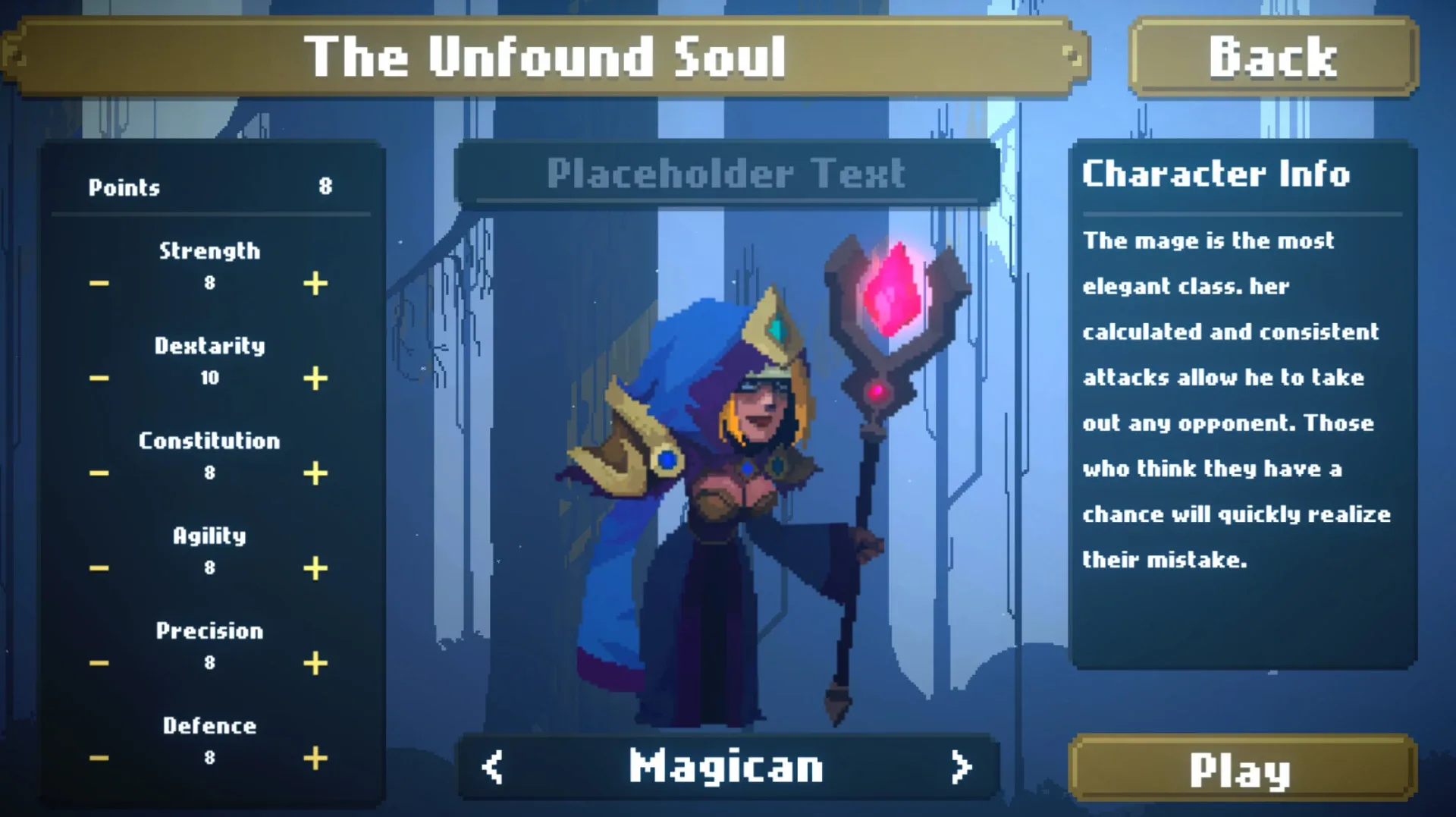Screen dimensions: 1456x817
Task: Click the Magican character portrait
Action: click(x=758, y=470)
